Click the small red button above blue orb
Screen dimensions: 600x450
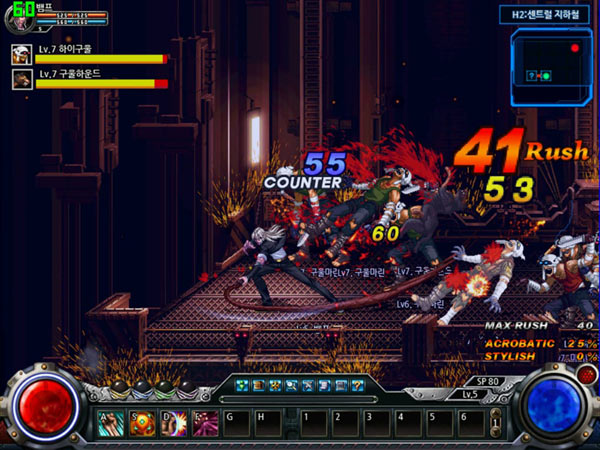pos(586,374)
